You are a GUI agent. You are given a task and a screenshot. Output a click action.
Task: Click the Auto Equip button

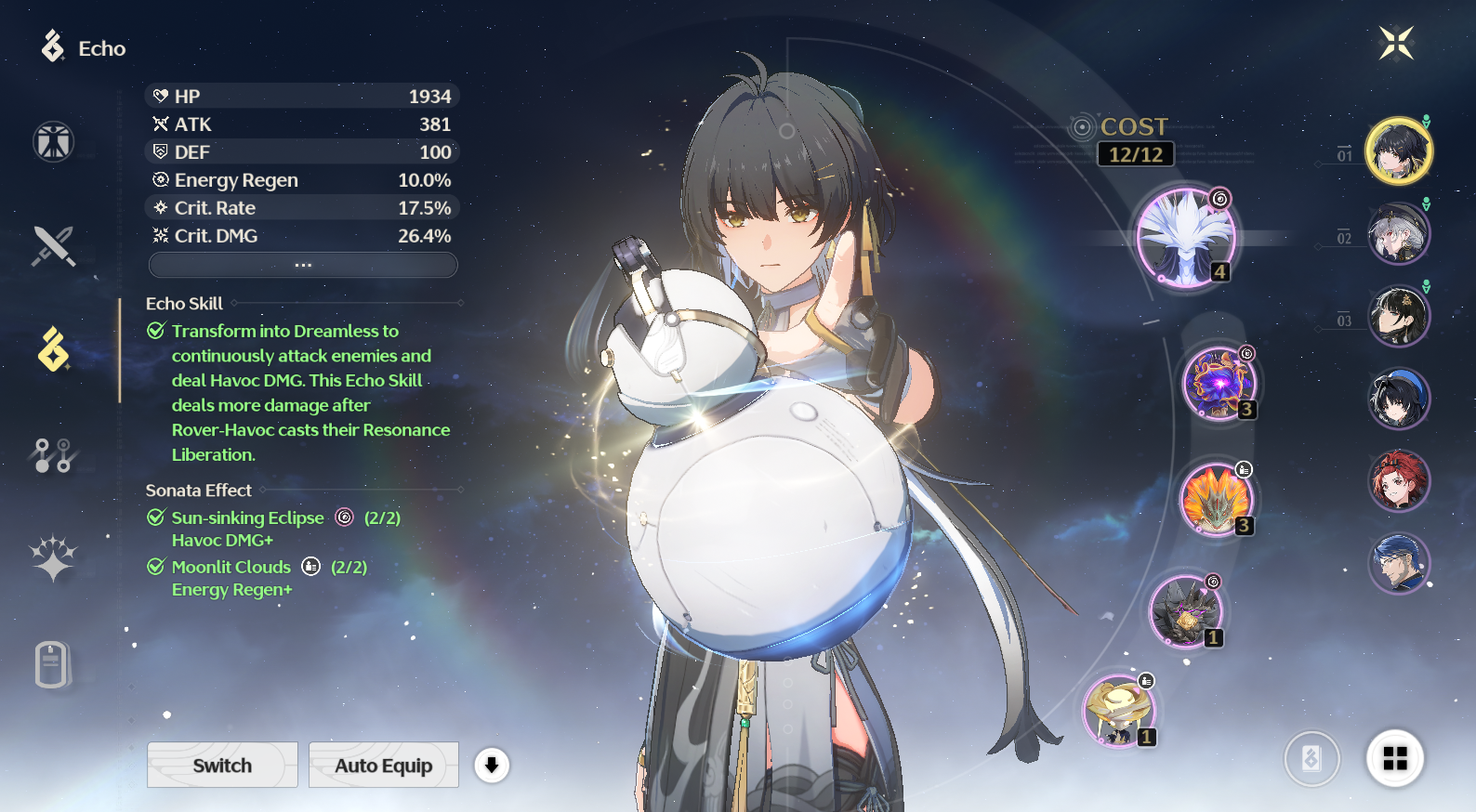[383, 765]
